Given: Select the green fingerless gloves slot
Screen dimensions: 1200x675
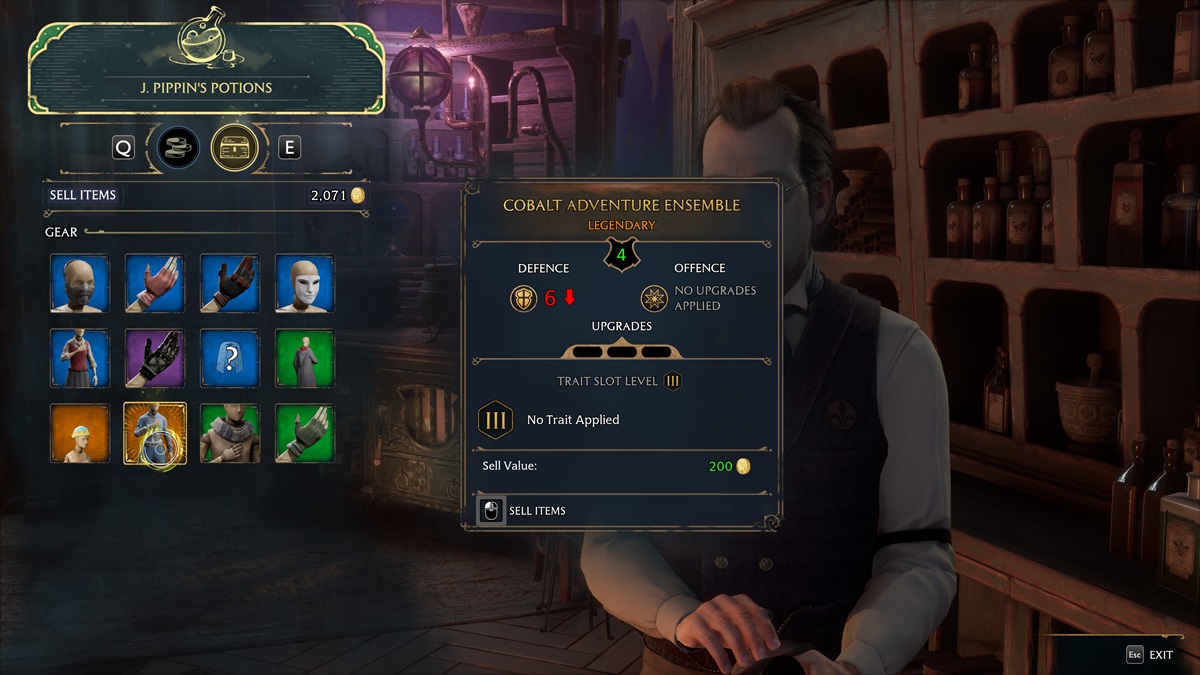Looking at the screenshot, I should tap(305, 433).
